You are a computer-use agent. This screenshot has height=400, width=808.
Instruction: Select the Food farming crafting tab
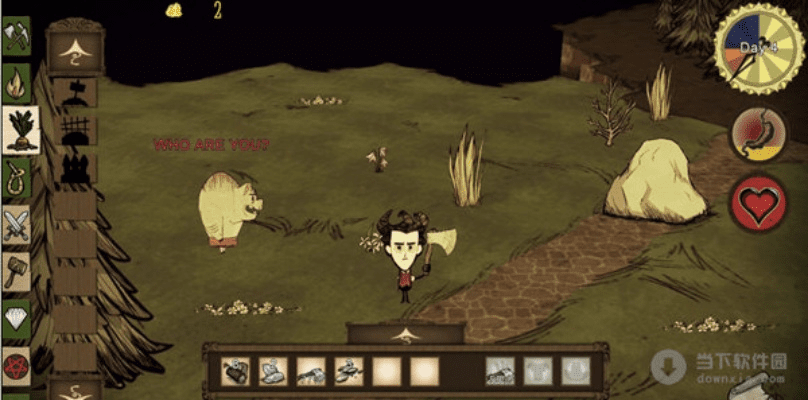[19, 127]
